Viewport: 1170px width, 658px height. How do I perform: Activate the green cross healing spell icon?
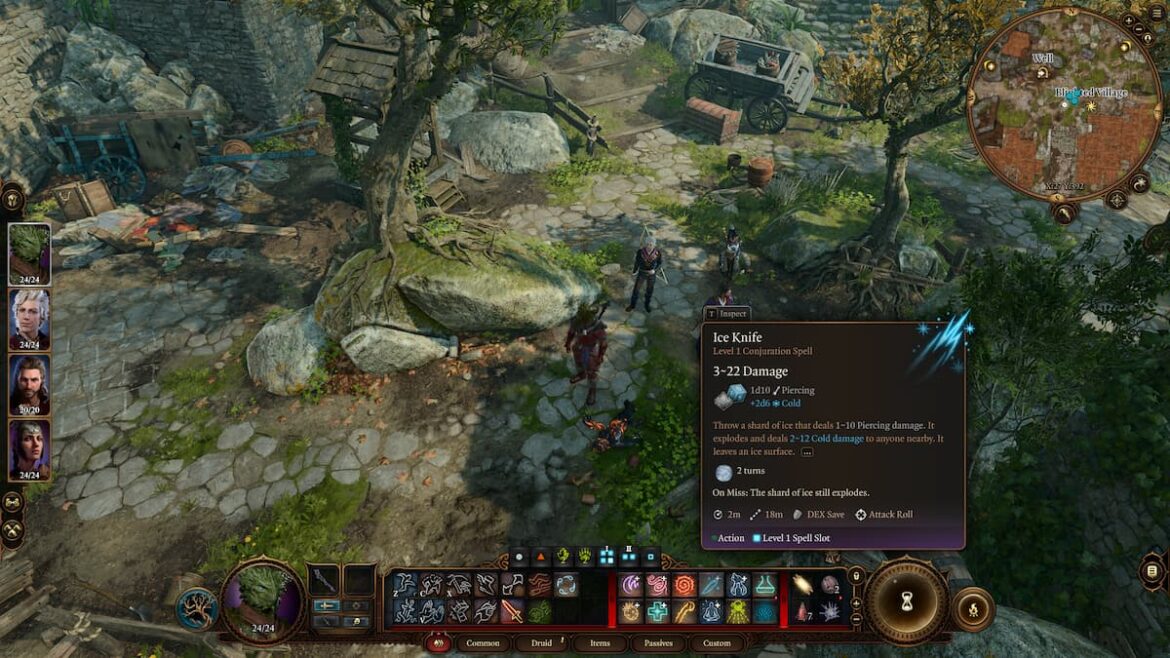click(x=656, y=610)
